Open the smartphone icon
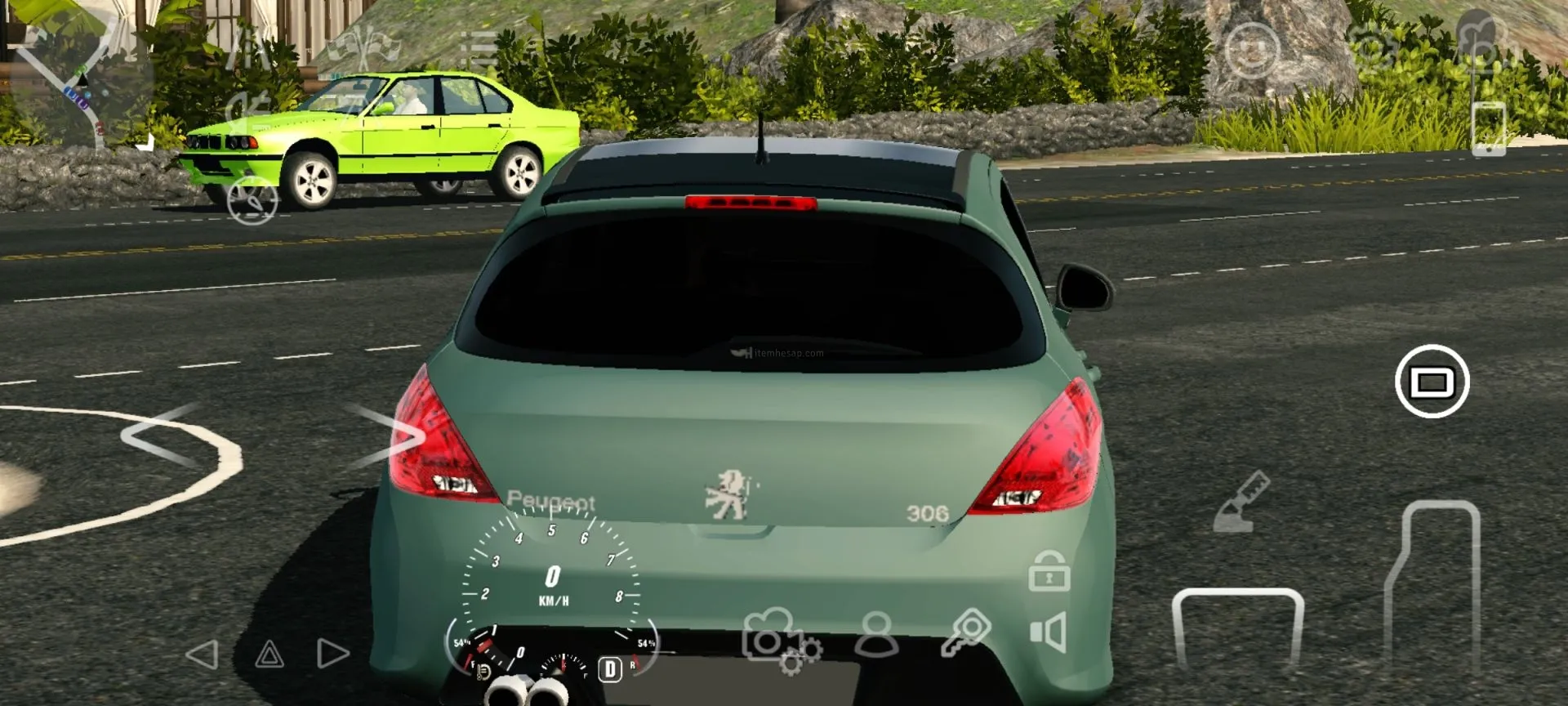The height and width of the screenshot is (706, 1568). [x=1488, y=128]
